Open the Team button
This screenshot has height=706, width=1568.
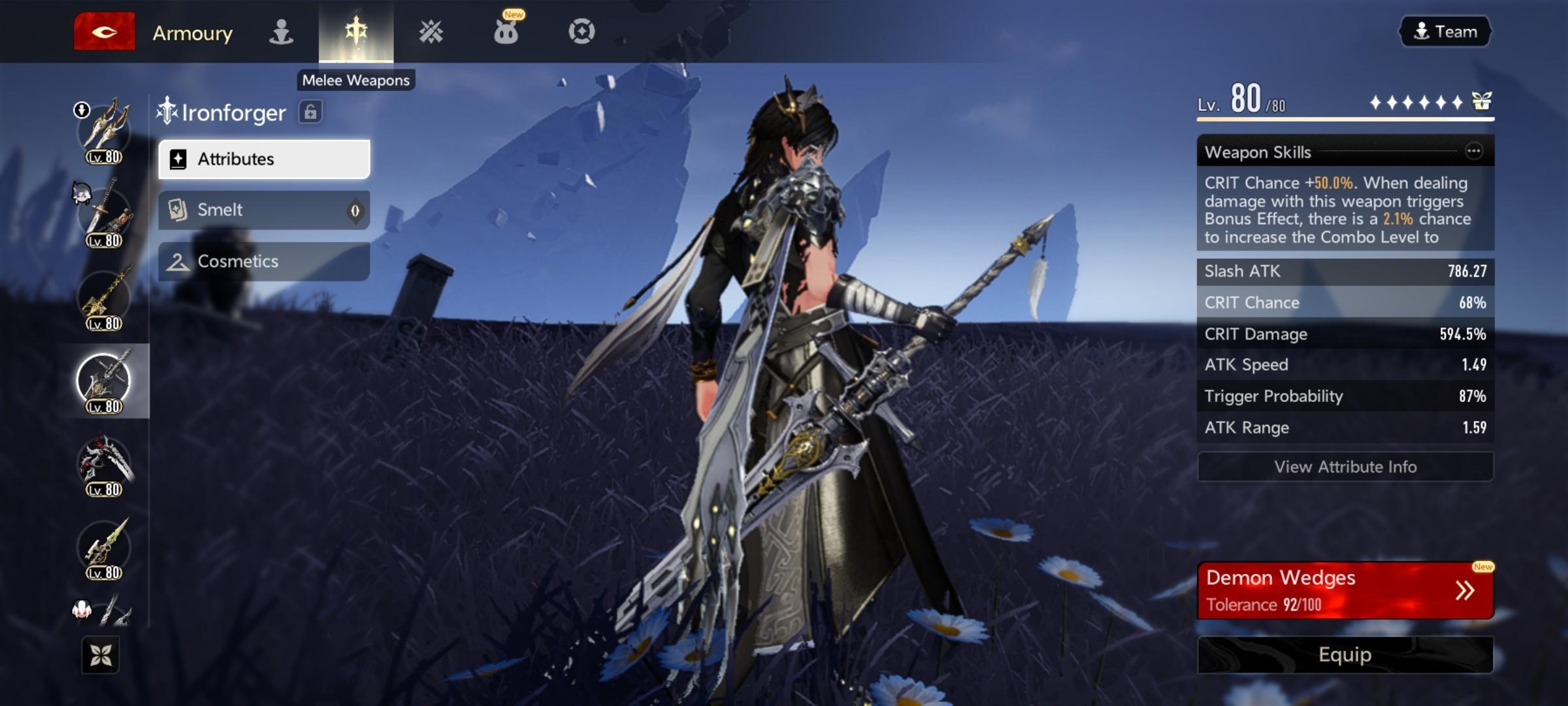pos(1445,31)
